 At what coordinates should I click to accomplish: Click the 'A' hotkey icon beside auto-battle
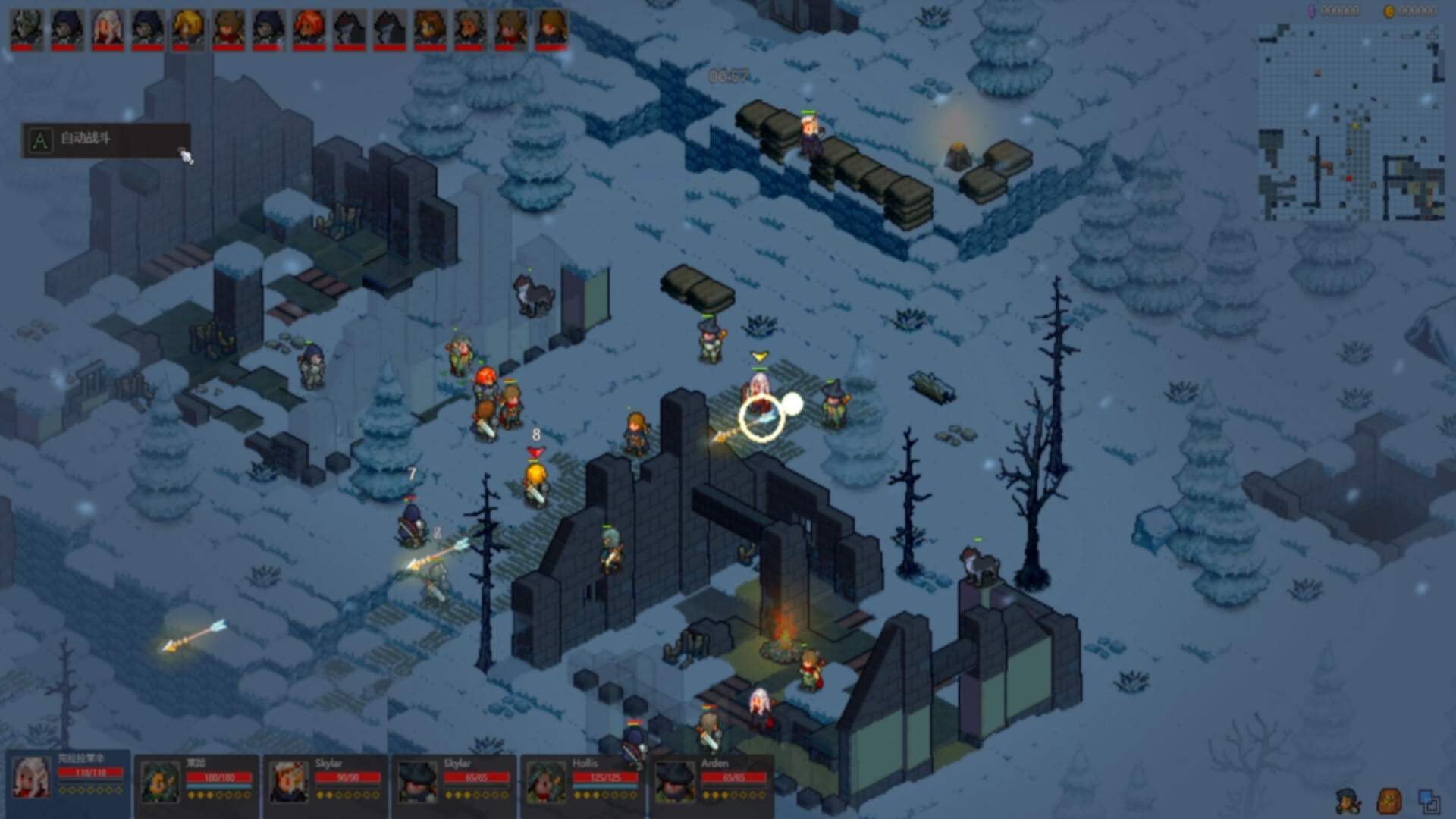tap(39, 140)
